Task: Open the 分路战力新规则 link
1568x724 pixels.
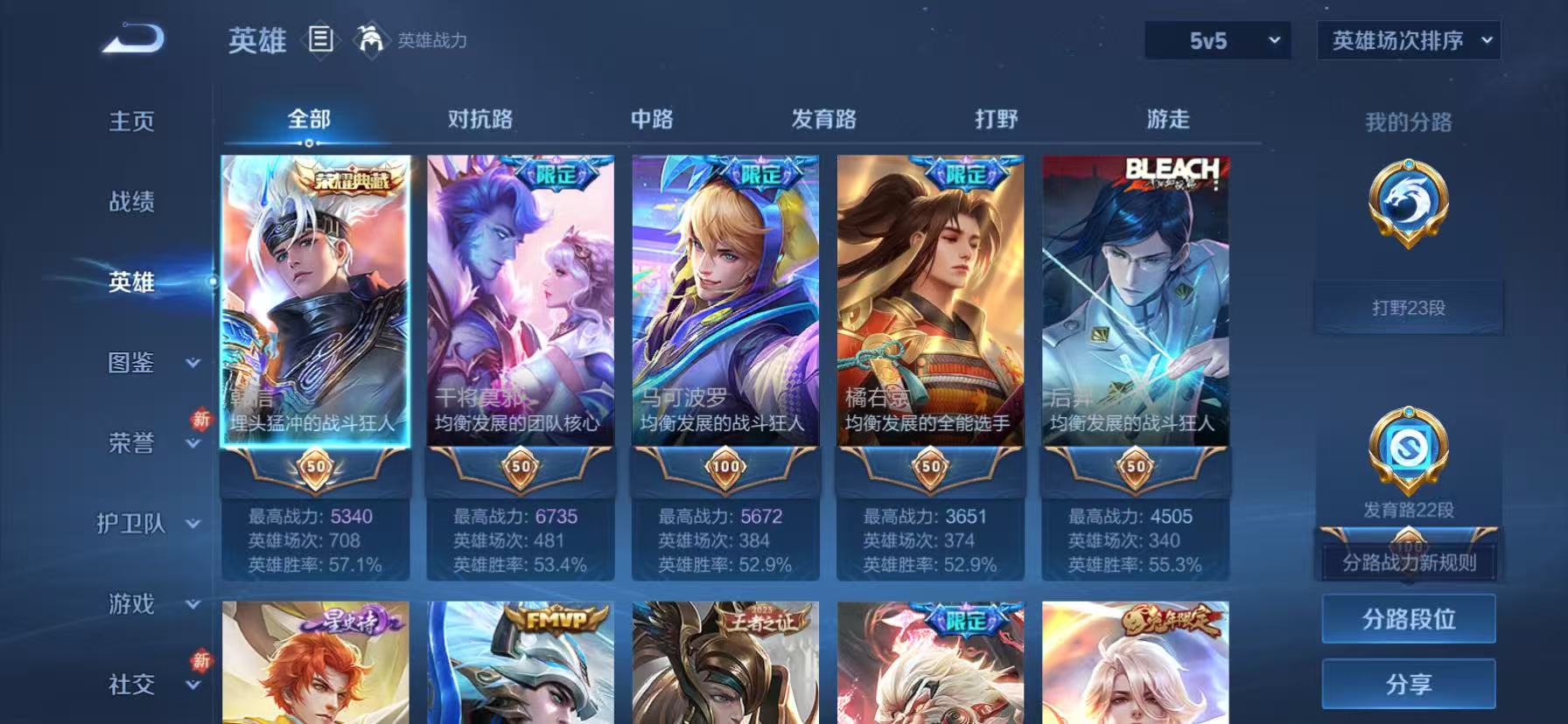Action: point(1408,564)
